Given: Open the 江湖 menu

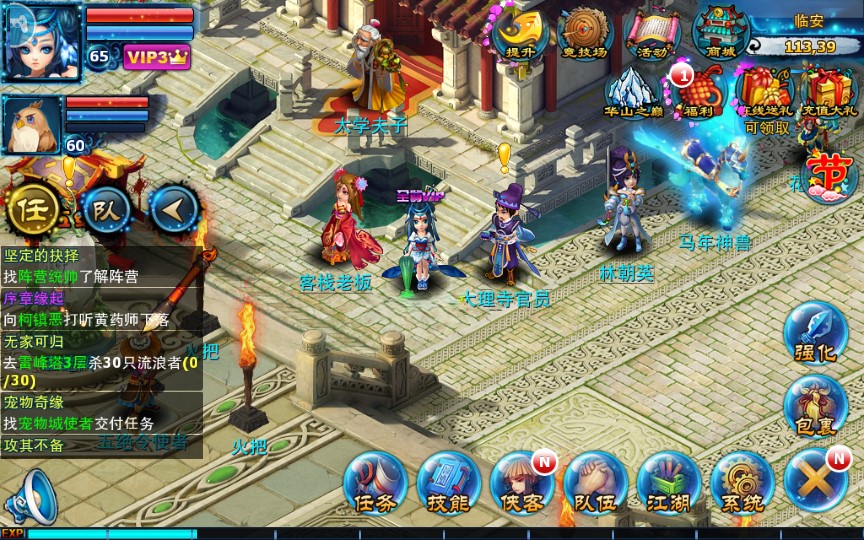Looking at the screenshot, I should (668, 482).
